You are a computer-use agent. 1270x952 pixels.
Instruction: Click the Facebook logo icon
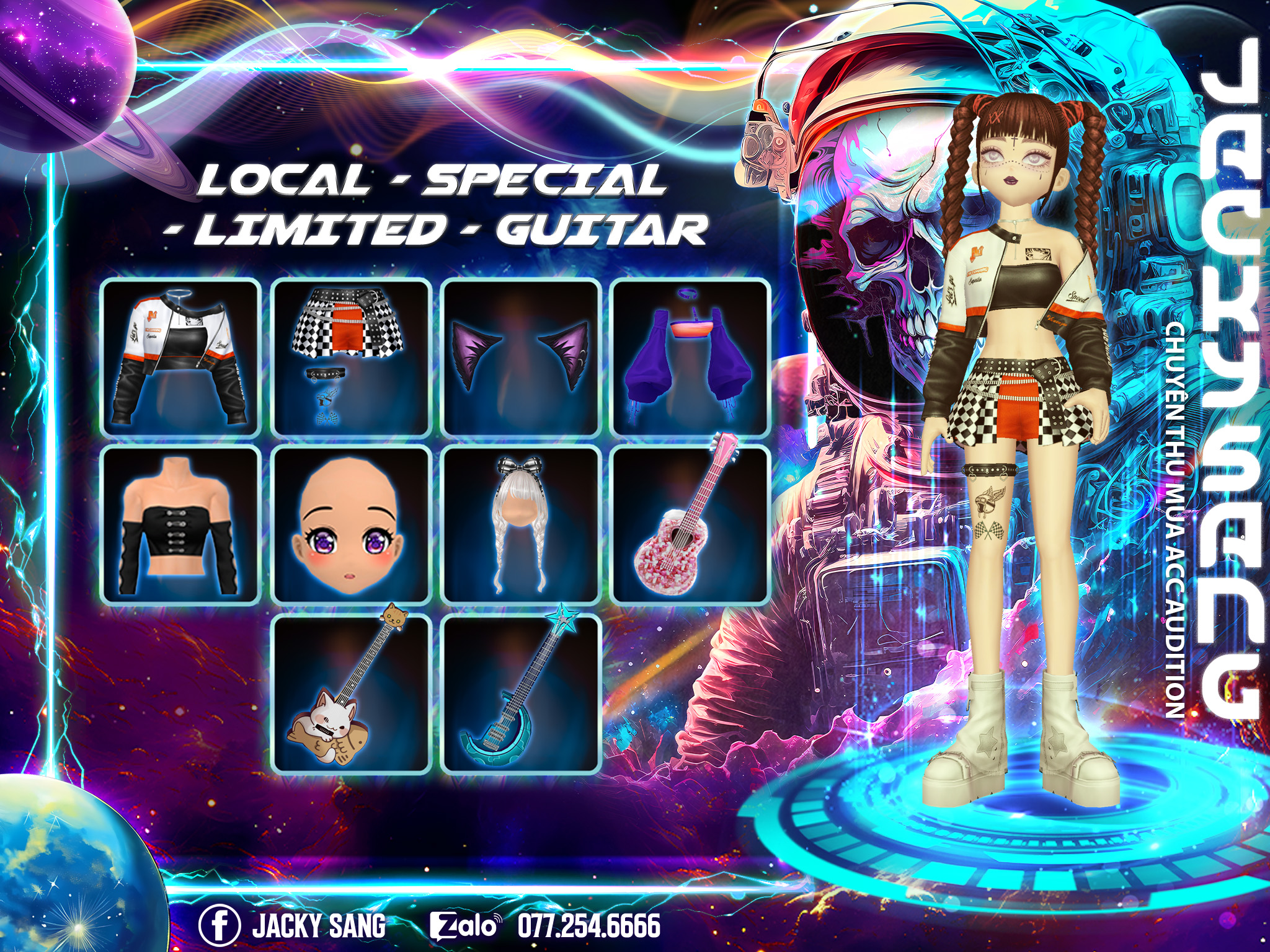(220, 924)
